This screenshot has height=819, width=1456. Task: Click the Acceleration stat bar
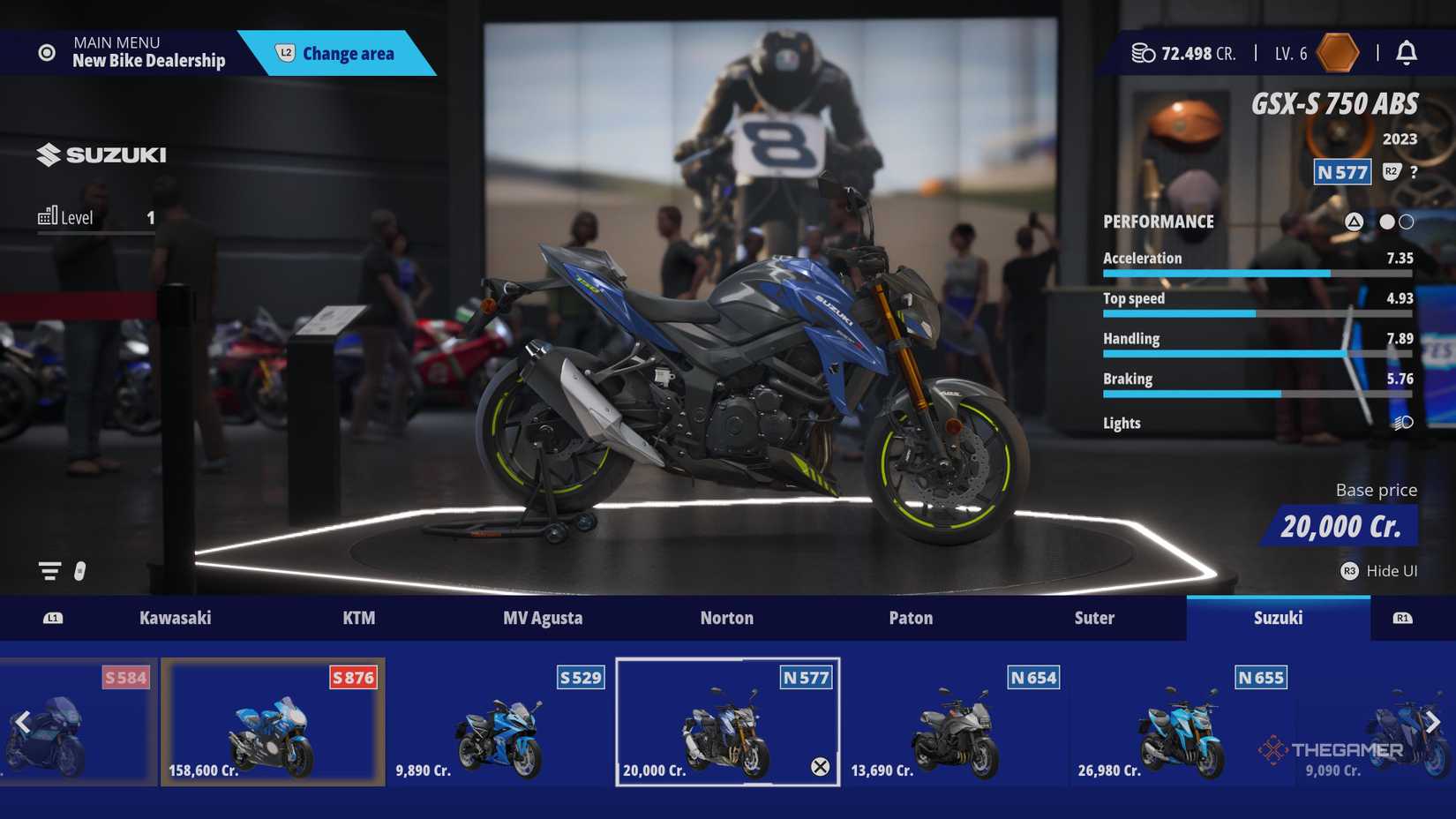1257,274
